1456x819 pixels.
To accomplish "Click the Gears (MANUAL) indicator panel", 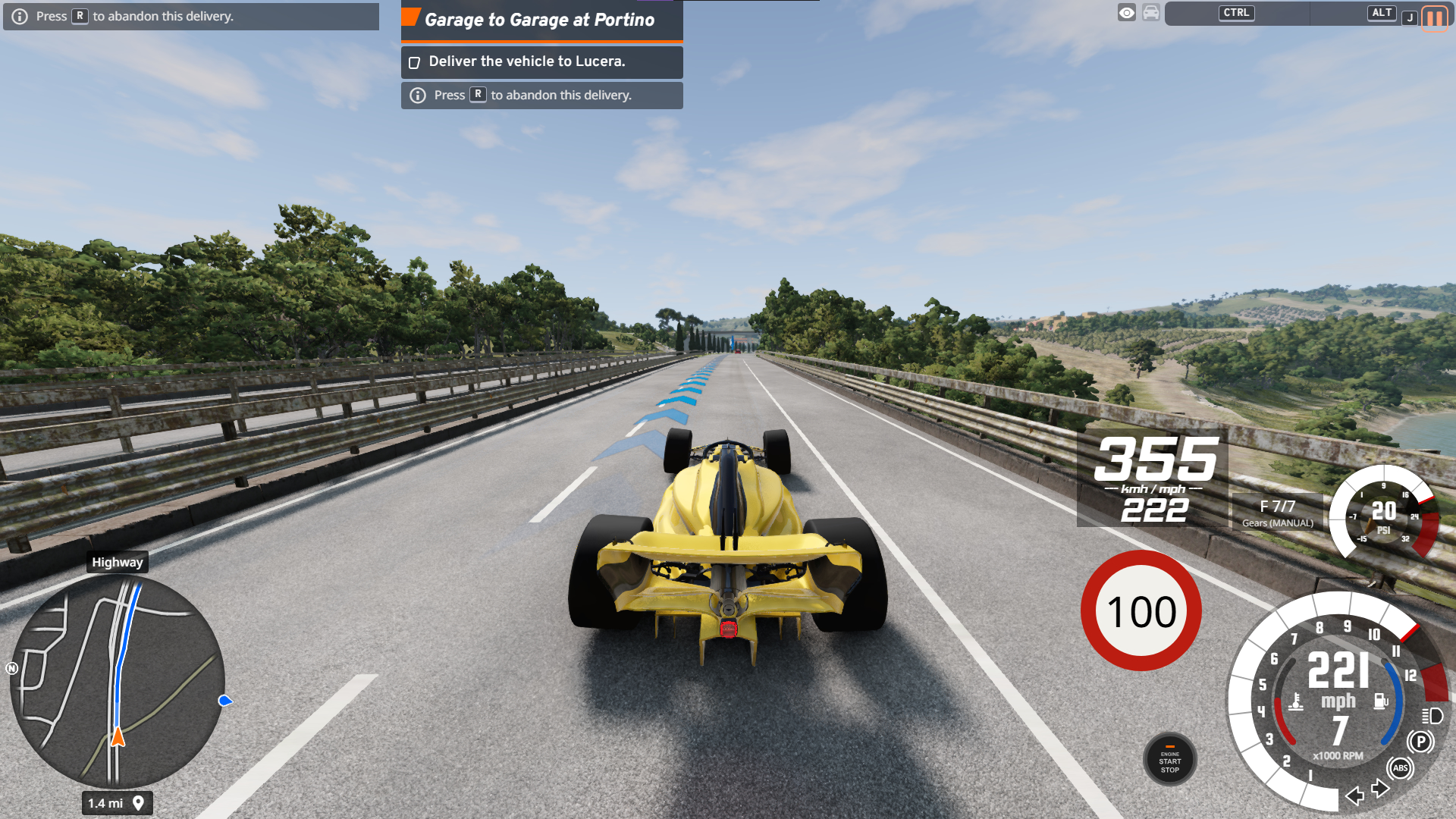I will click(x=1278, y=513).
